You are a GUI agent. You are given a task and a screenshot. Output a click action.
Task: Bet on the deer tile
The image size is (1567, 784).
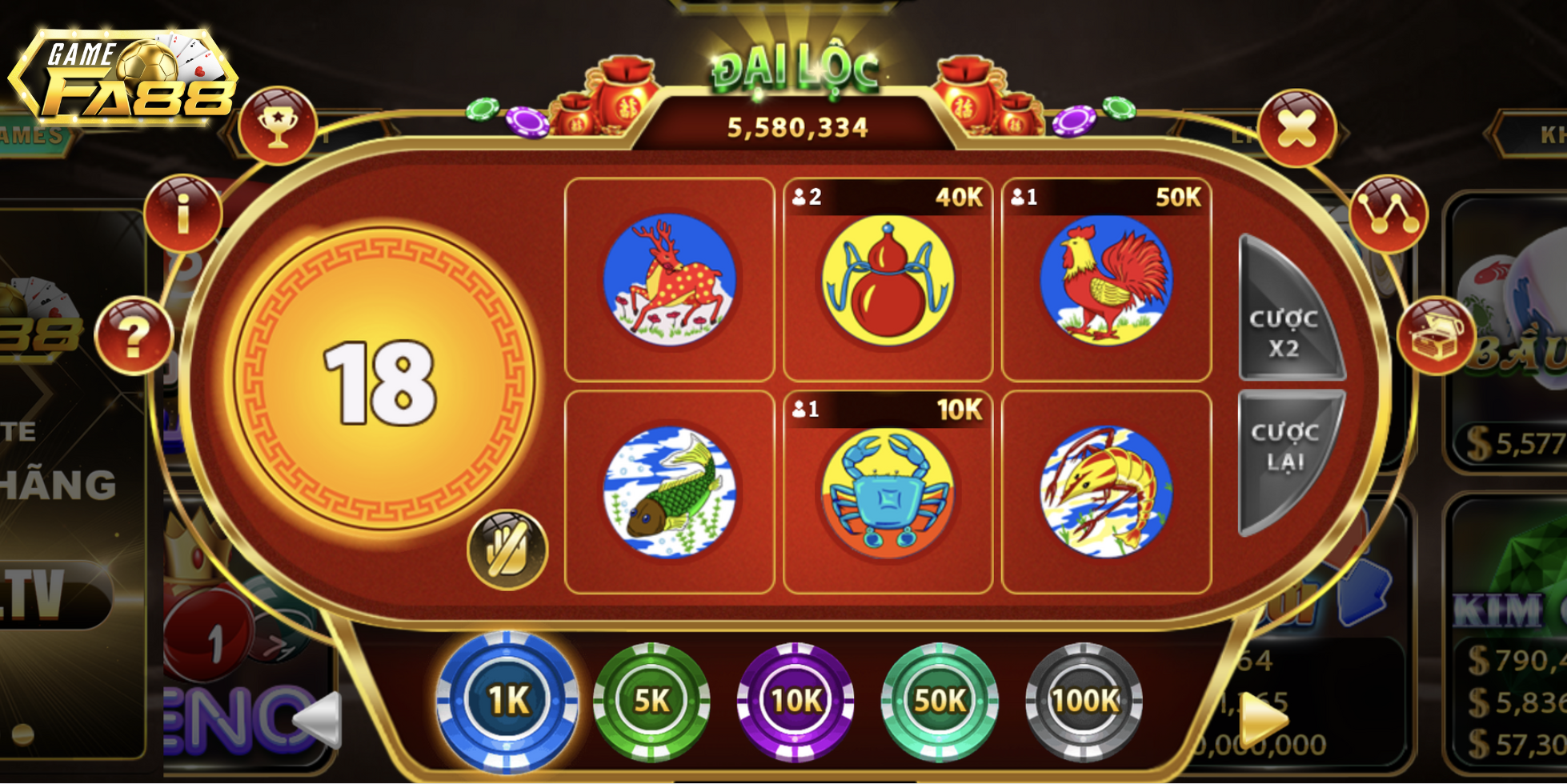tap(669, 280)
